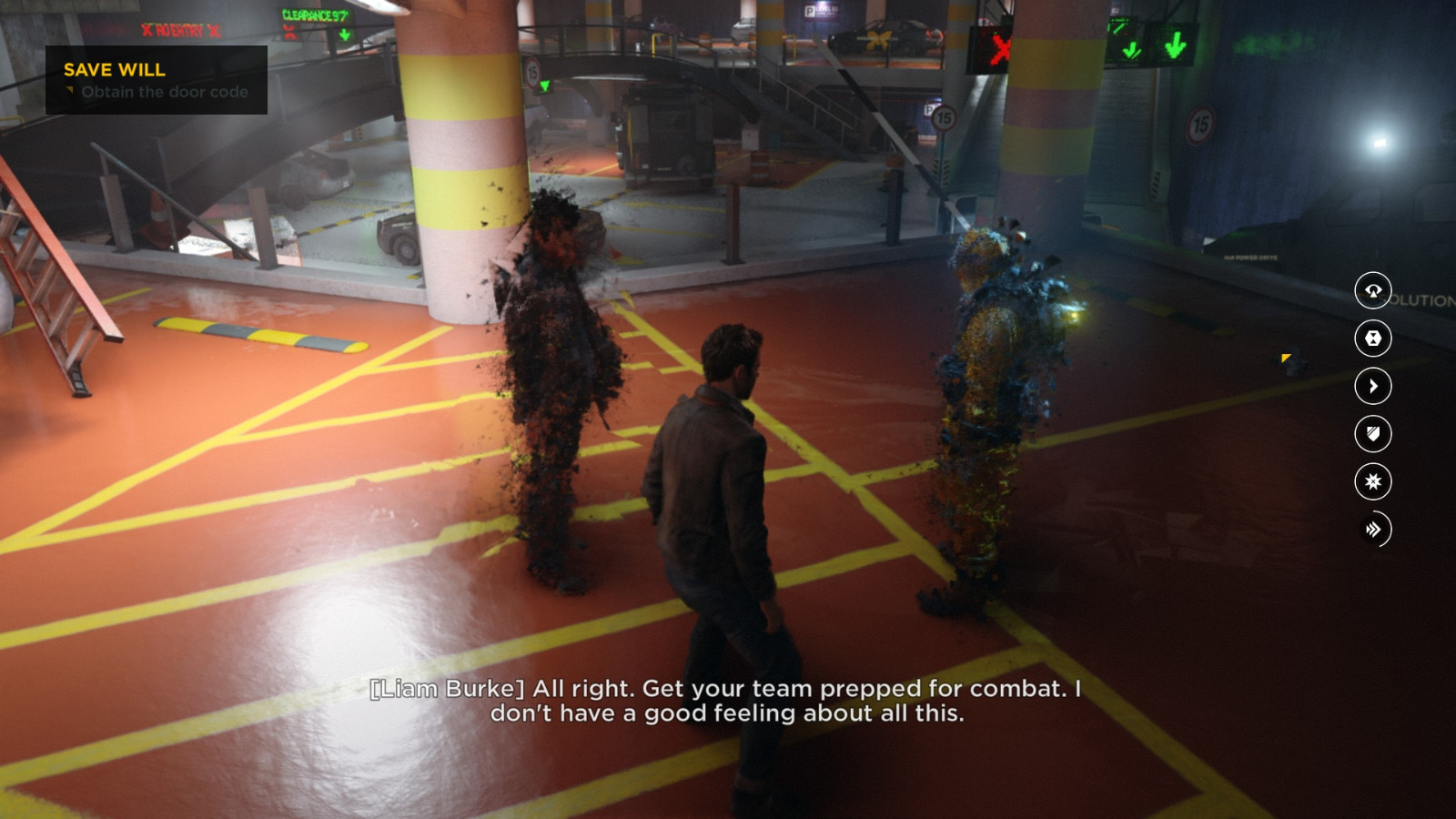The image size is (1456, 819).
Task: Click the chevron beside the objective text
Action: [71, 91]
